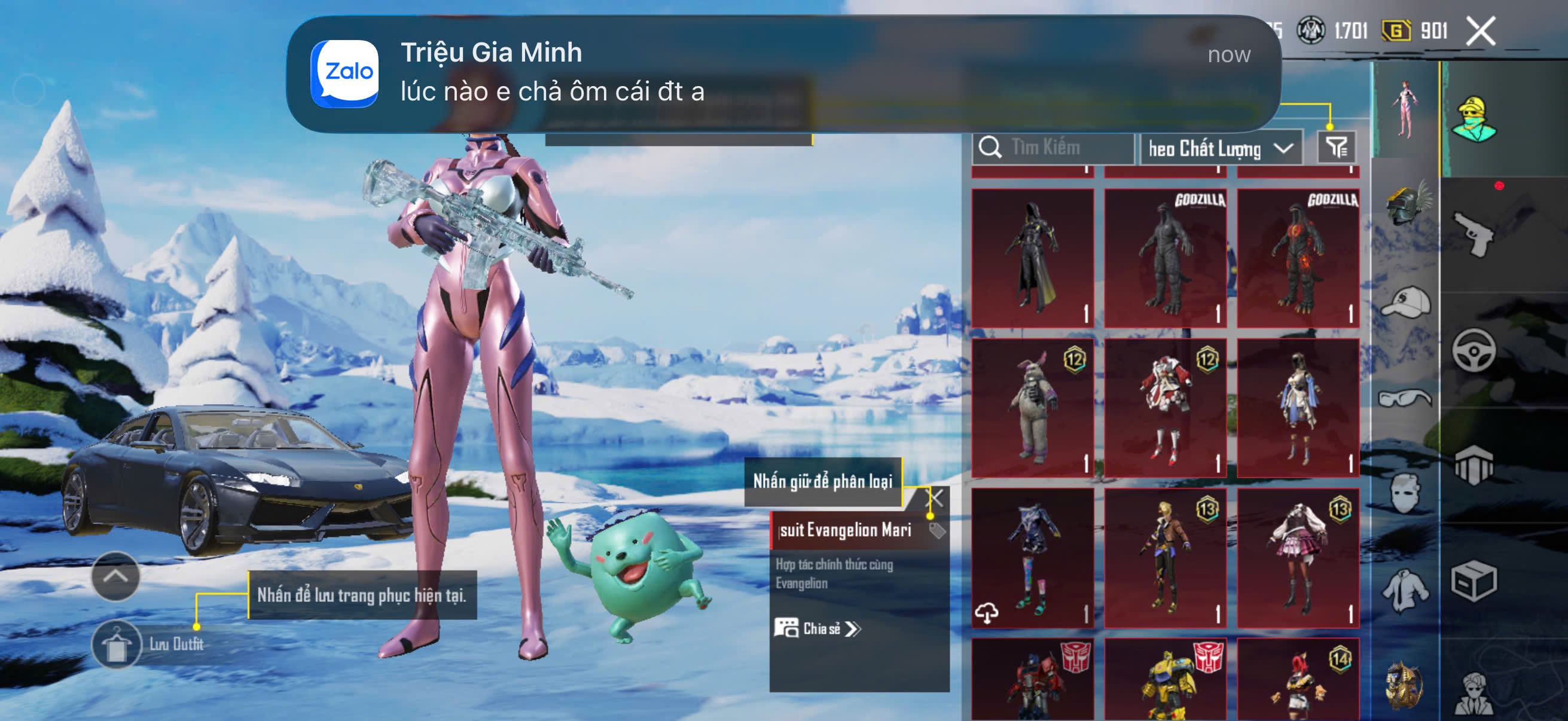Show the glasses accessory category
Screen dimensions: 1568x721
[1405, 399]
